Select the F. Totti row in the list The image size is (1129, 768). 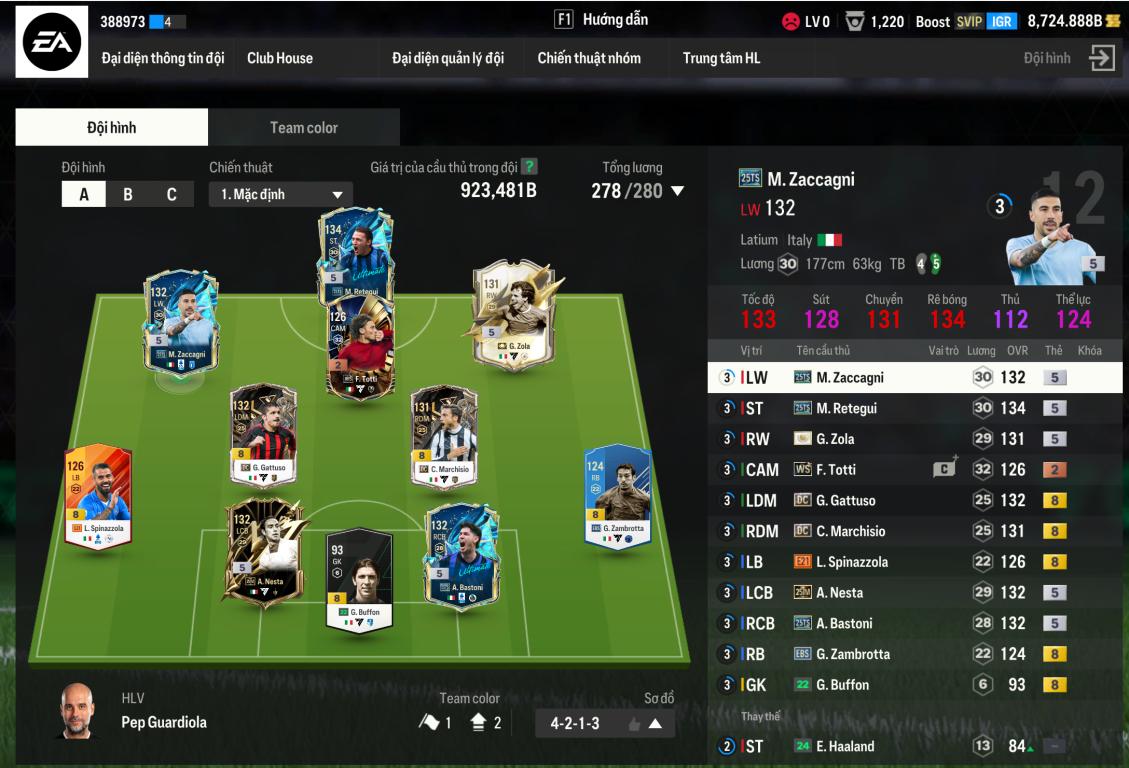(913, 470)
